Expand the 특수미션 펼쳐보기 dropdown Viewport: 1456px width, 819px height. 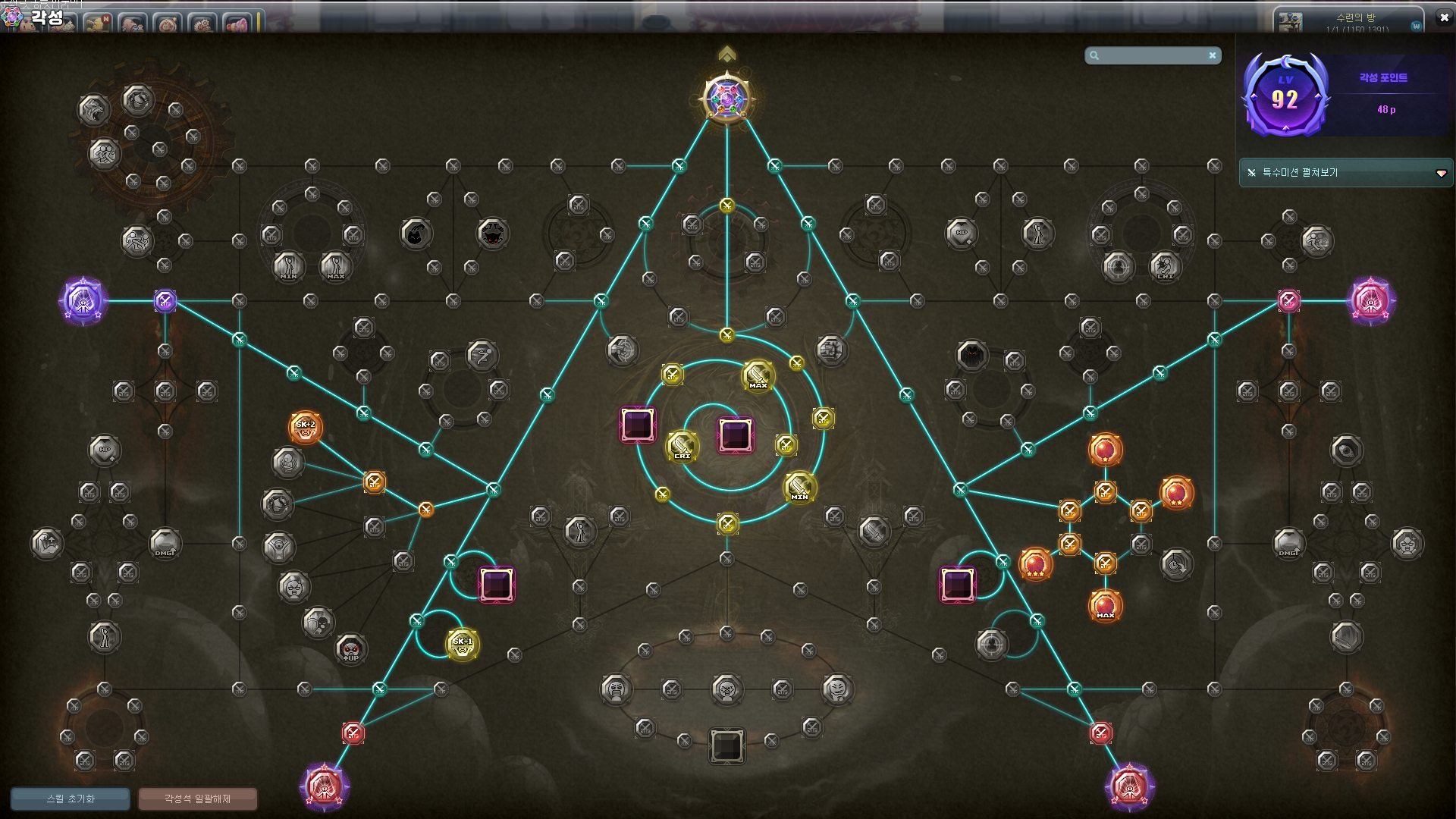pos(1440,174)
